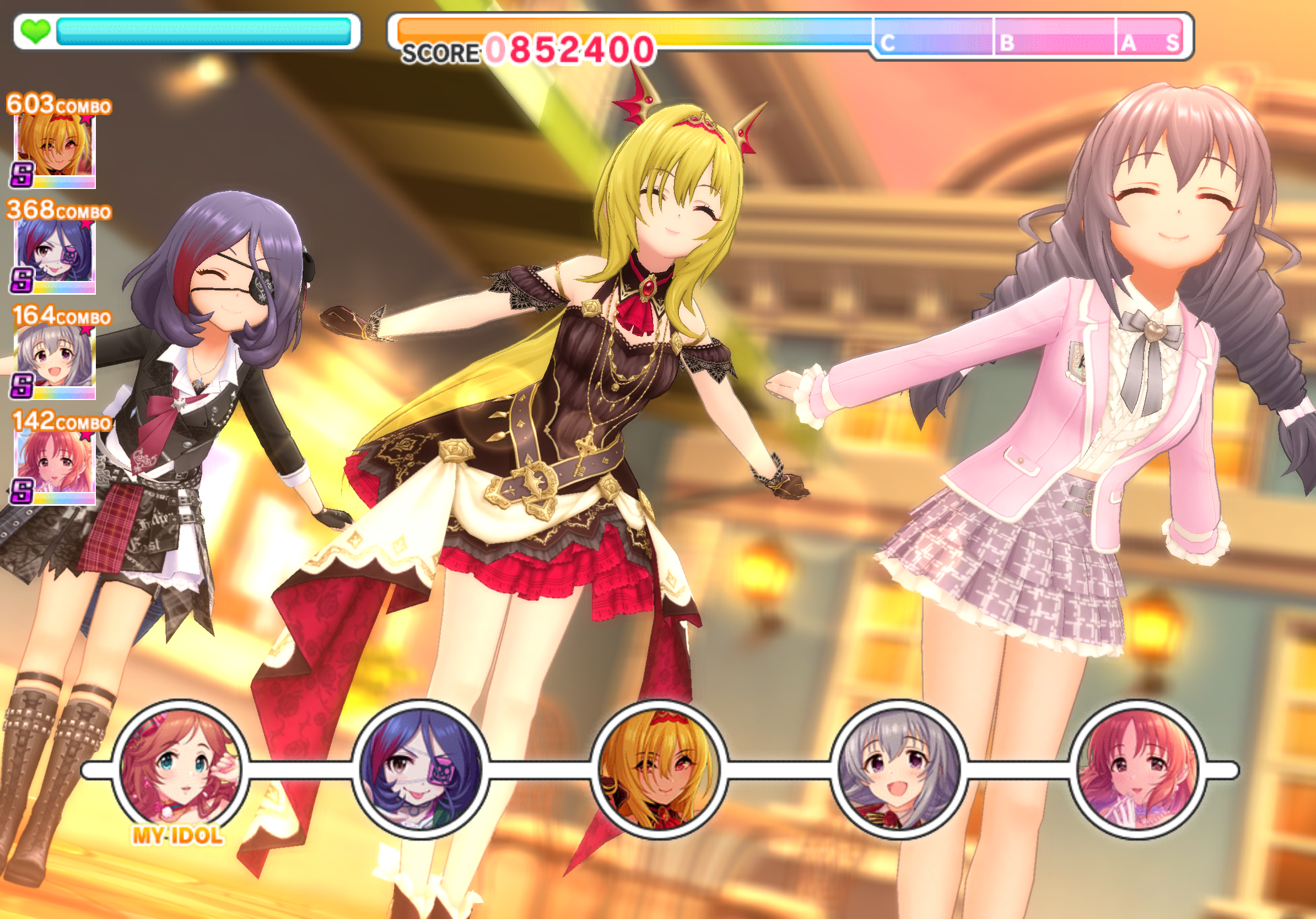Select the 368 combo player portrait
Screen dimensions: 1316x919
[x=55, y=255]
